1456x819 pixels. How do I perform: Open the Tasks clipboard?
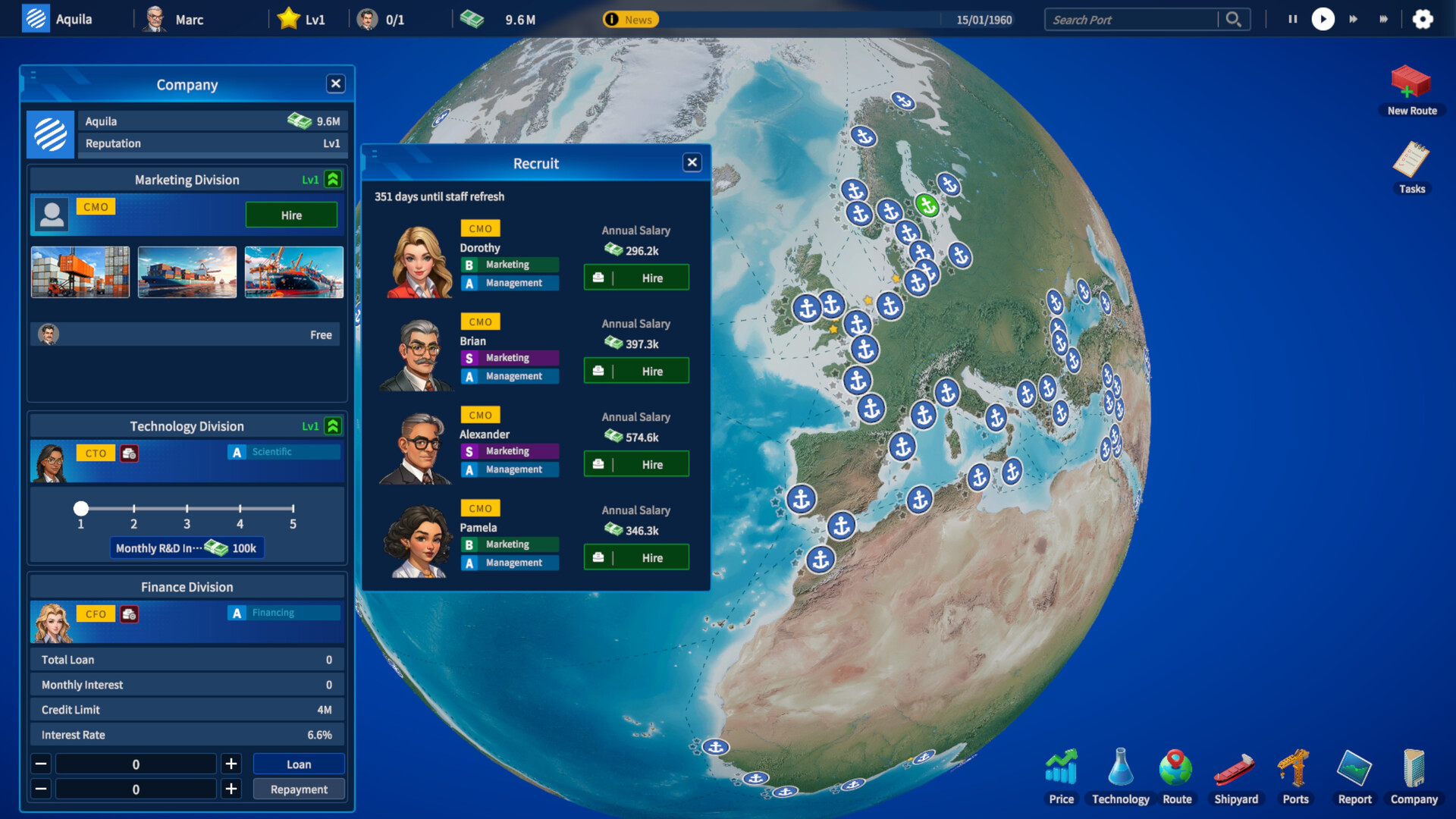(x=1411, y=162)
